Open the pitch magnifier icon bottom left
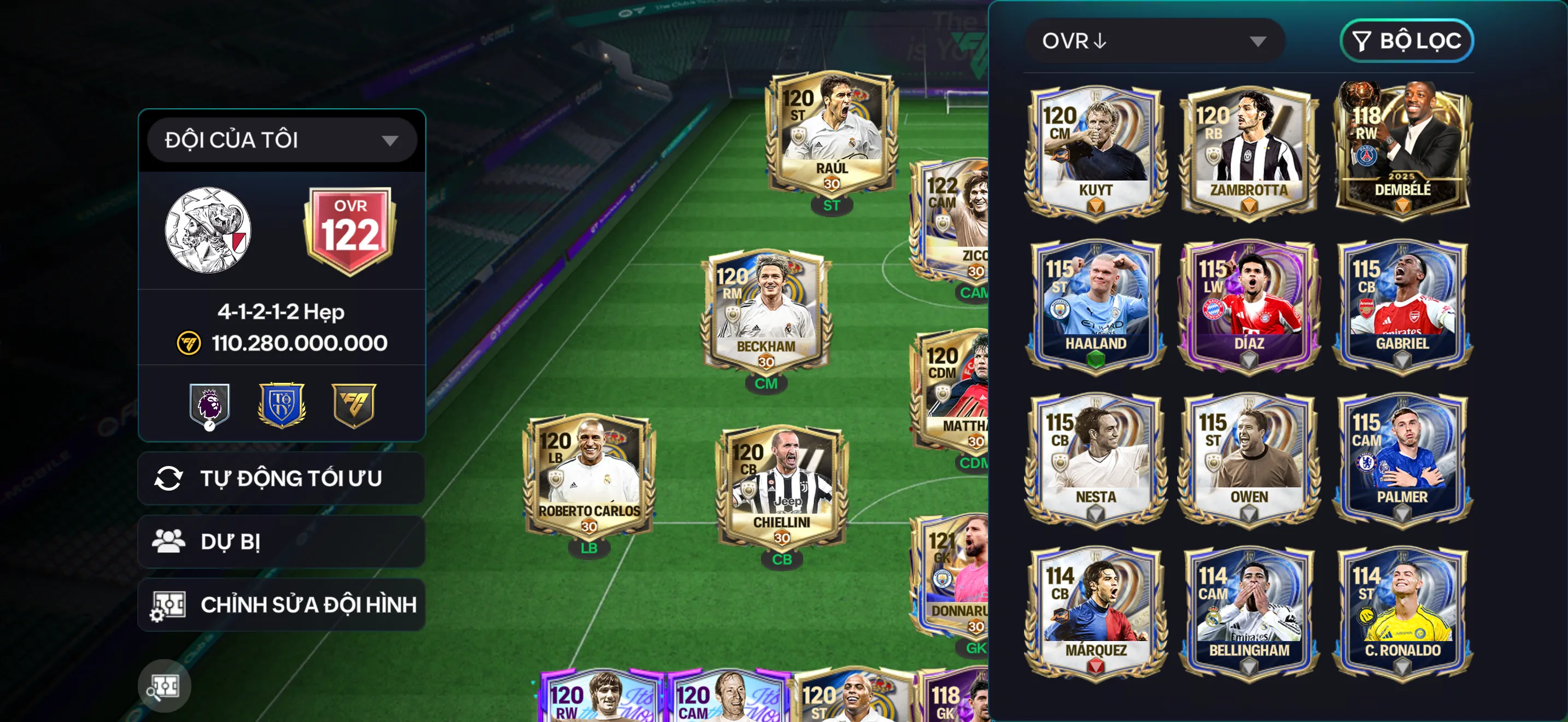 [166, 685]
